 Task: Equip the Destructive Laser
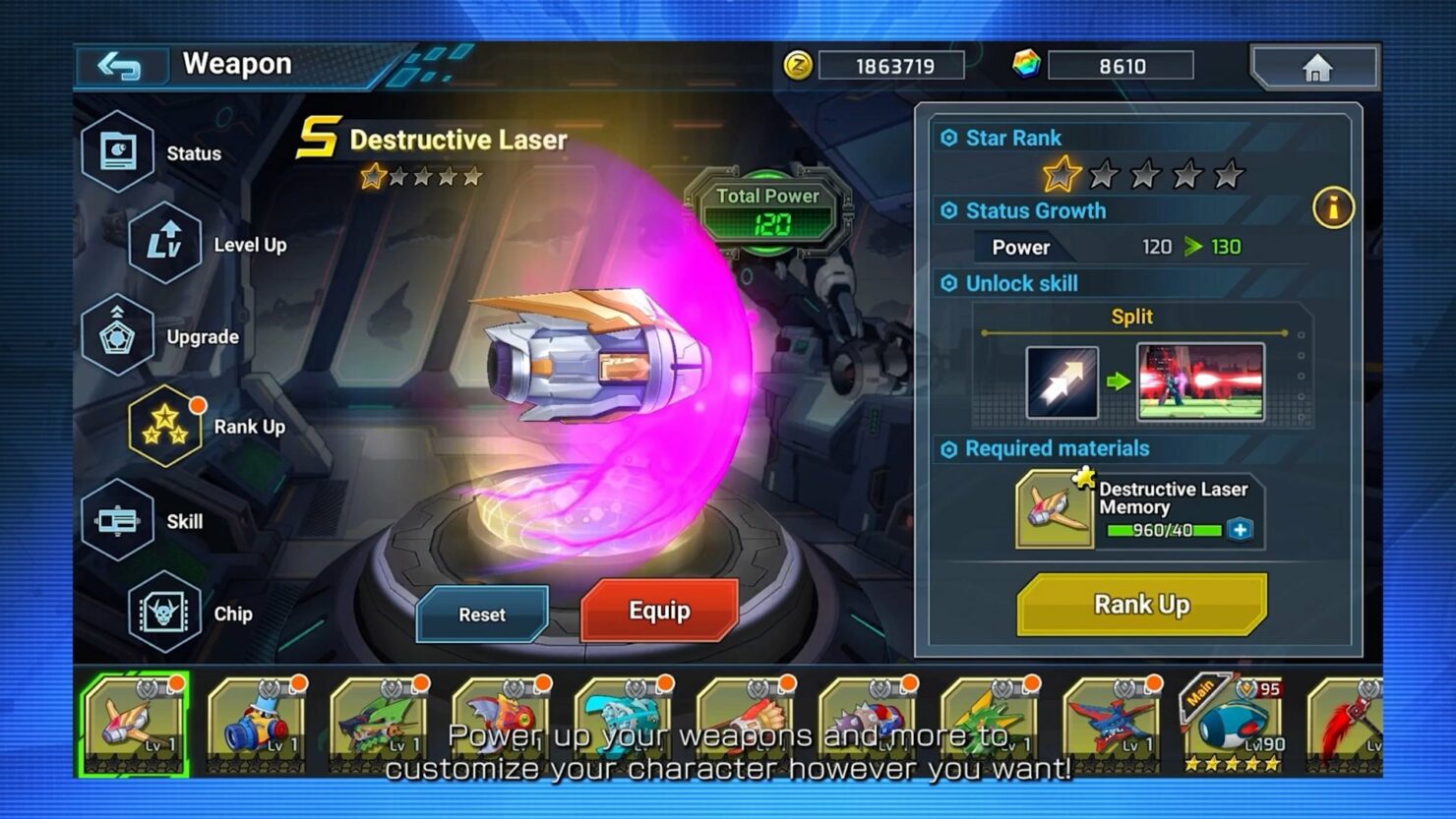[659, 611]
